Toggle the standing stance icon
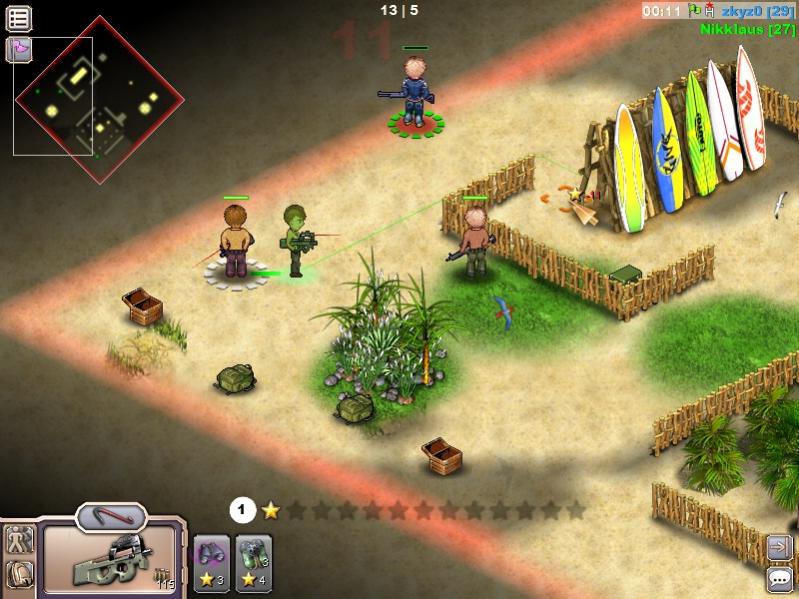 [x=19, y=540]
